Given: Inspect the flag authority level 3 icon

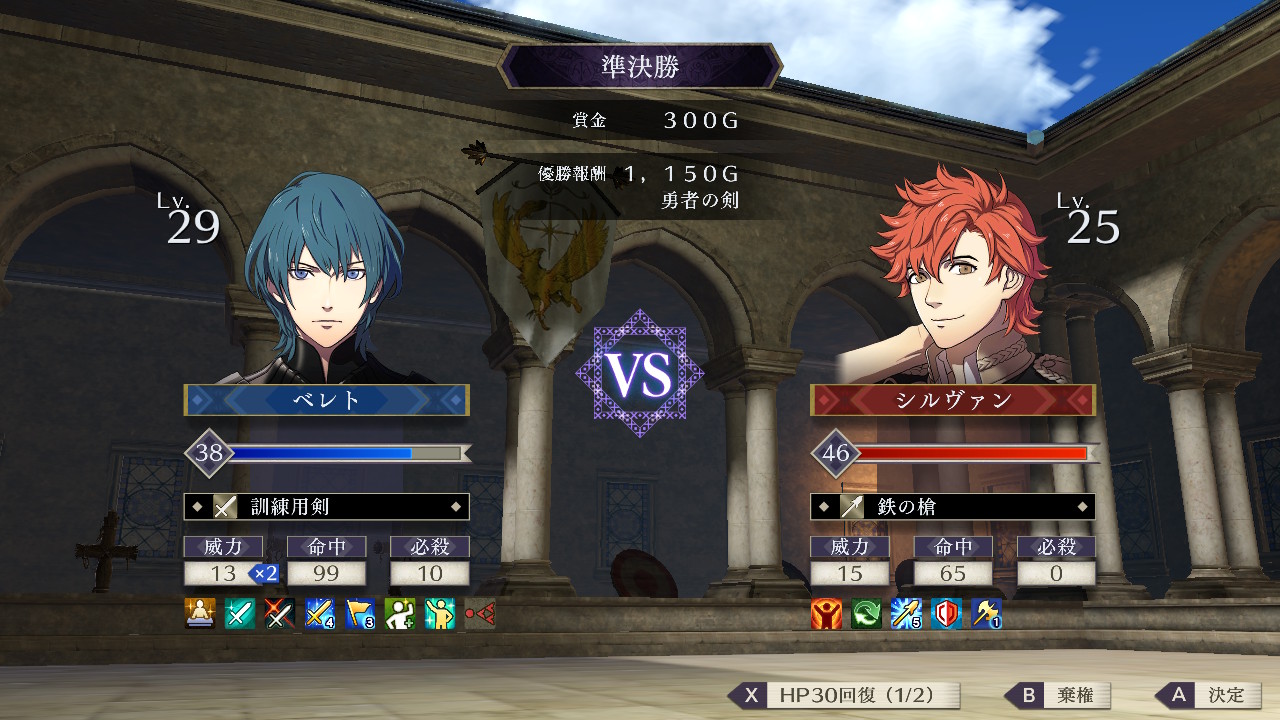Looking at the screenshot, I should 360,613.
